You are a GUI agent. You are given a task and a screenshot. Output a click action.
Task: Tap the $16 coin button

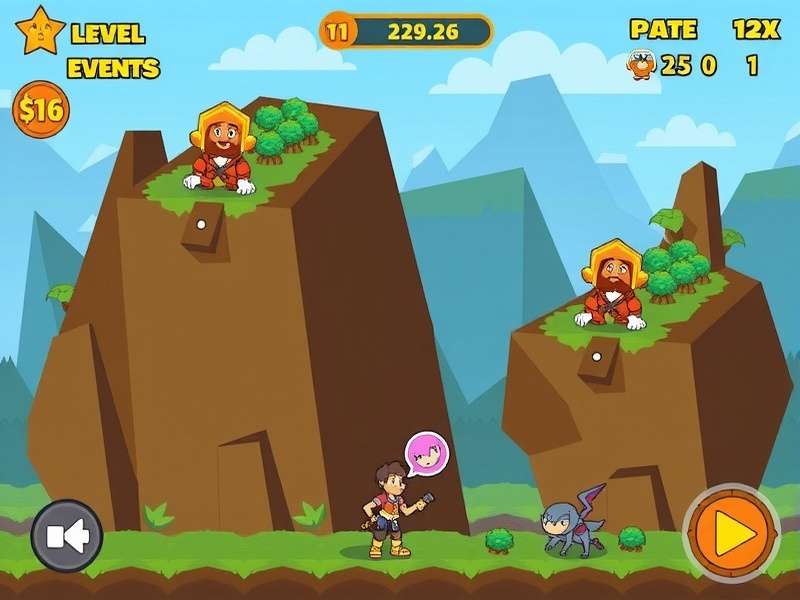click(x=40, y=110)
